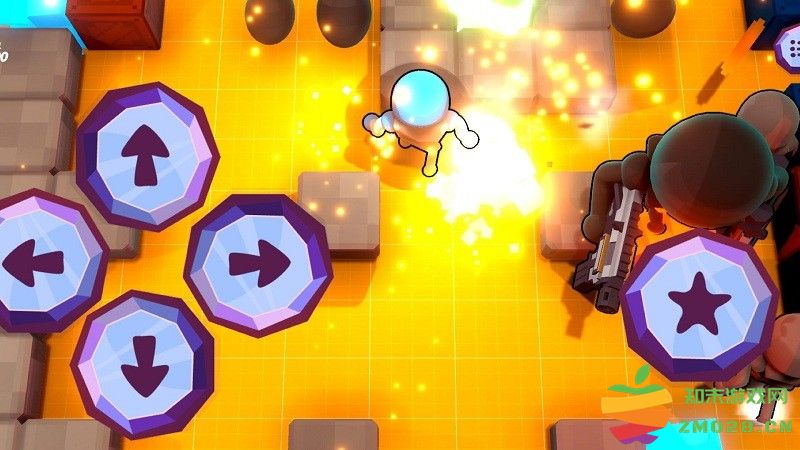Hit the right arrow movement button

(x=258, y=264)
